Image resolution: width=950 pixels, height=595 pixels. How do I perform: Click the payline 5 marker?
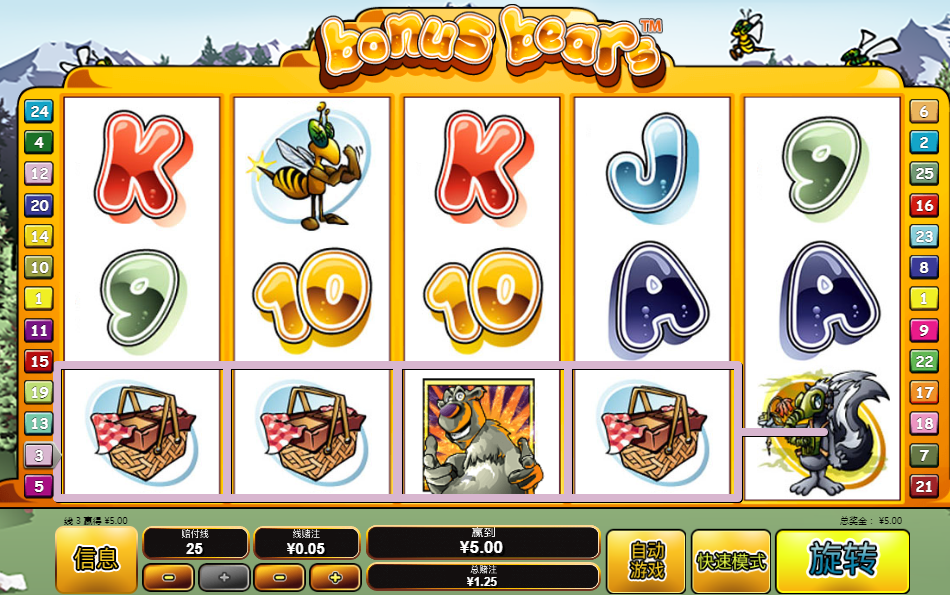(x=39, y=487)
